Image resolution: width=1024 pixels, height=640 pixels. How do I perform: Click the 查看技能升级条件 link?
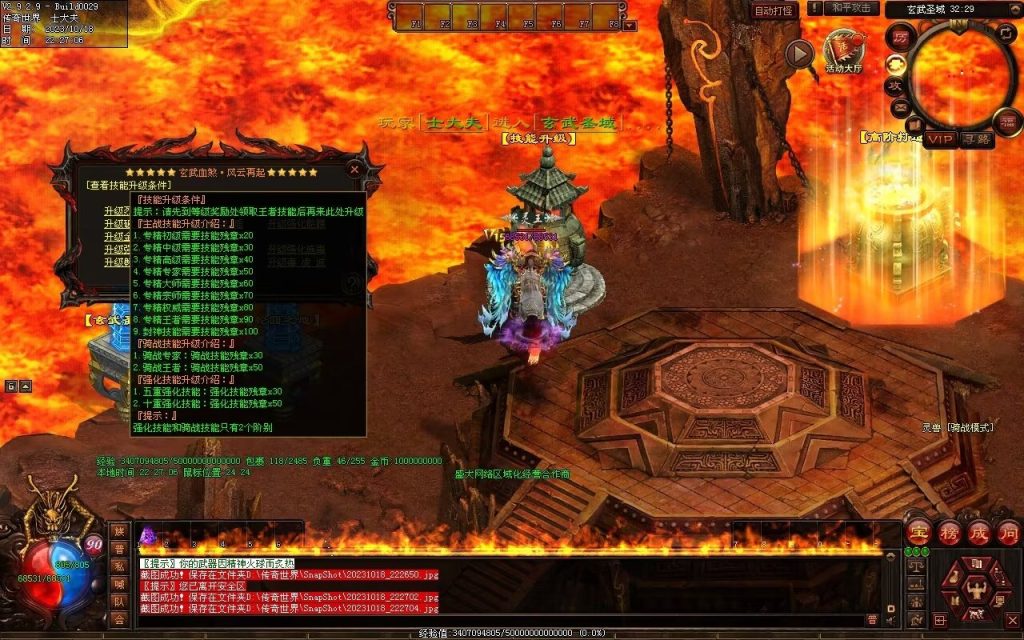[x=130, y=185]
